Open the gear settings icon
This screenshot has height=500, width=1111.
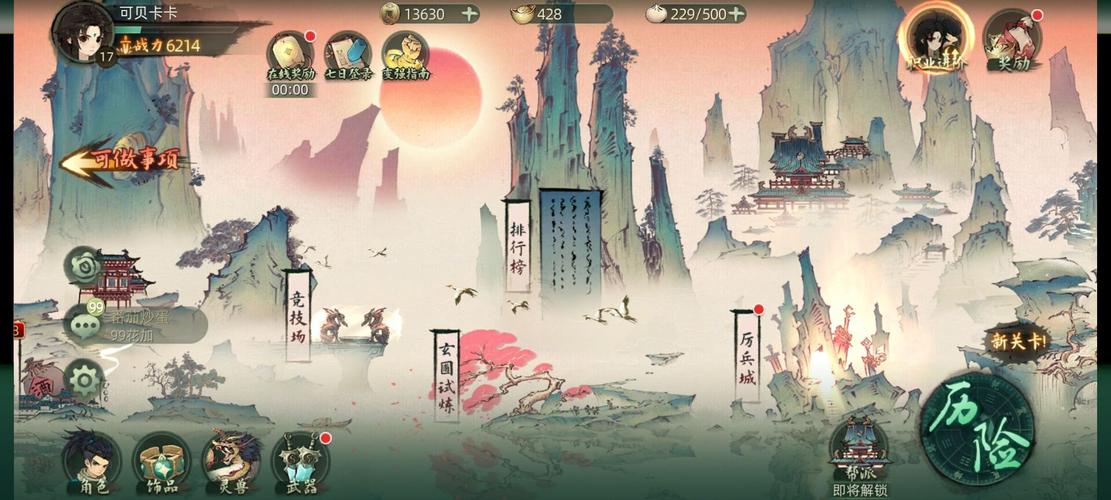coord(84,379)
